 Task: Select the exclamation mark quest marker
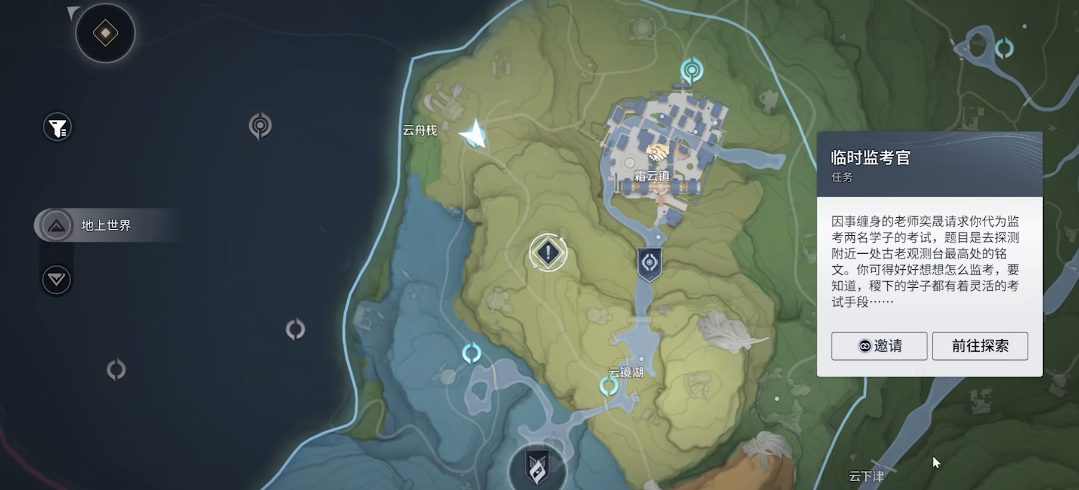tap(547, 252)
